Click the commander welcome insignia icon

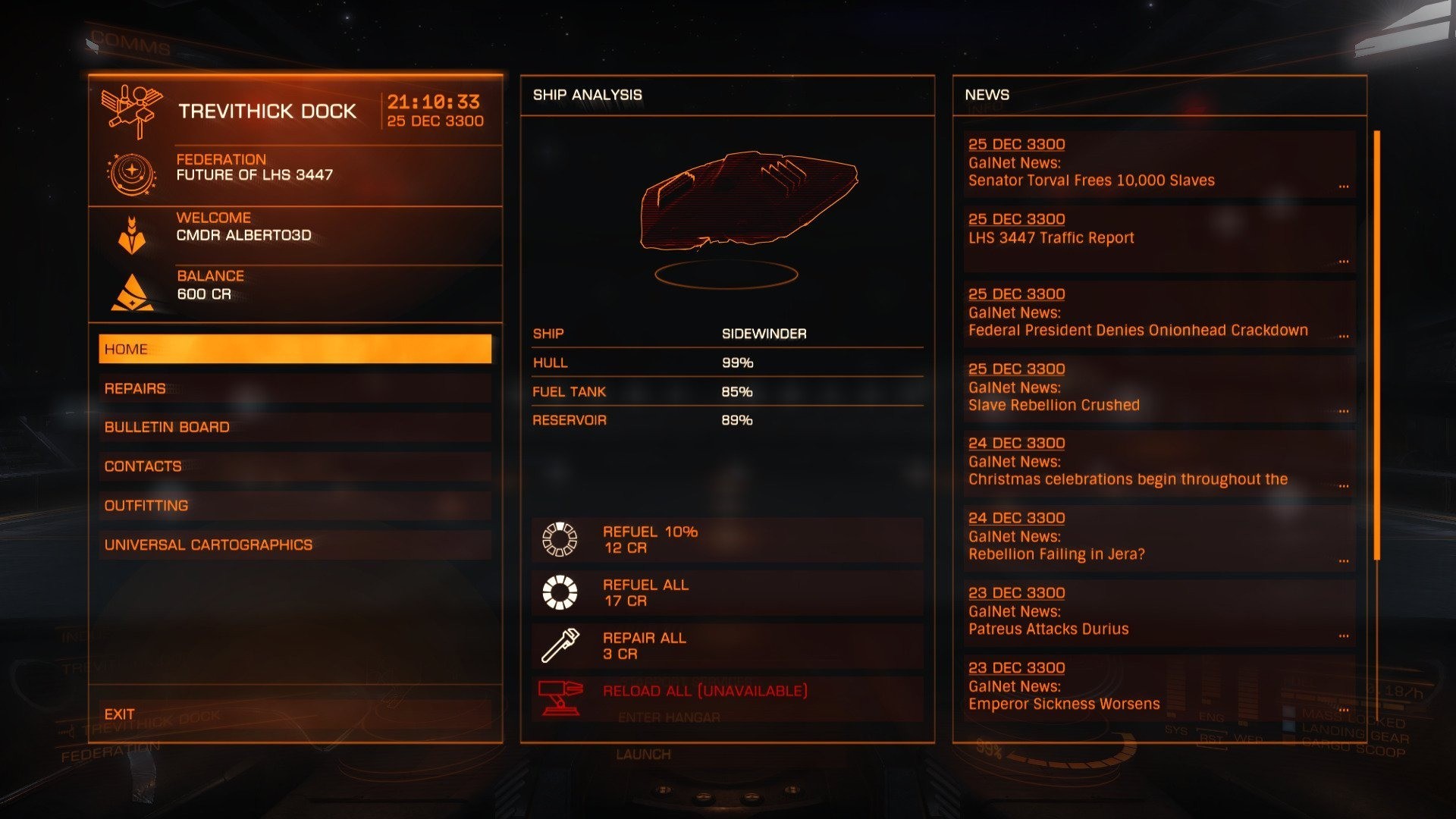pyautogui.click(x=130, y=235)
